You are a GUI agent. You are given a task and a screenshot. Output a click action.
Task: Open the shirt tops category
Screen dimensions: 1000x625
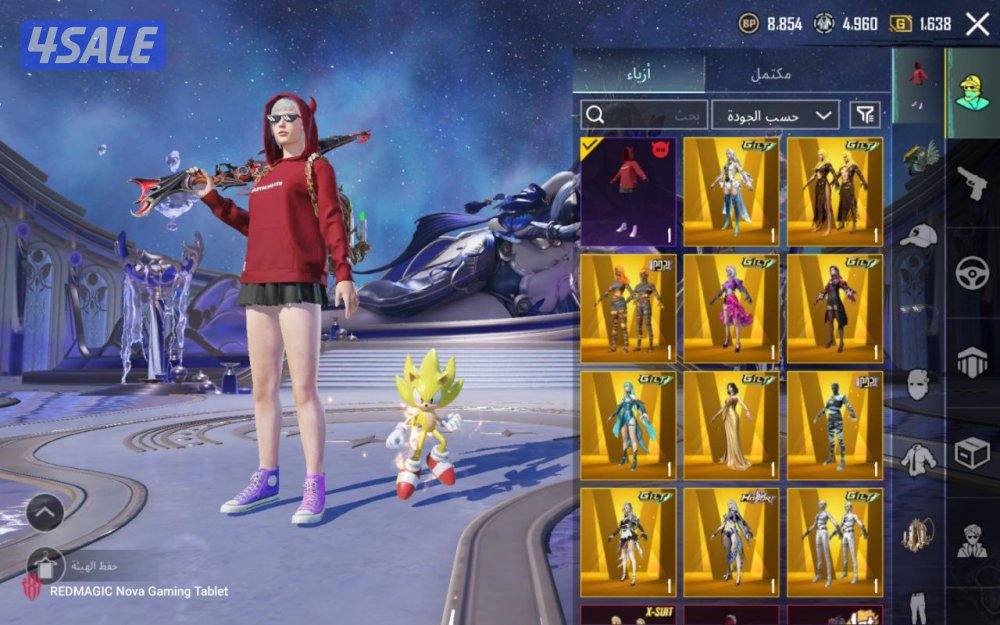pos(918,458)
